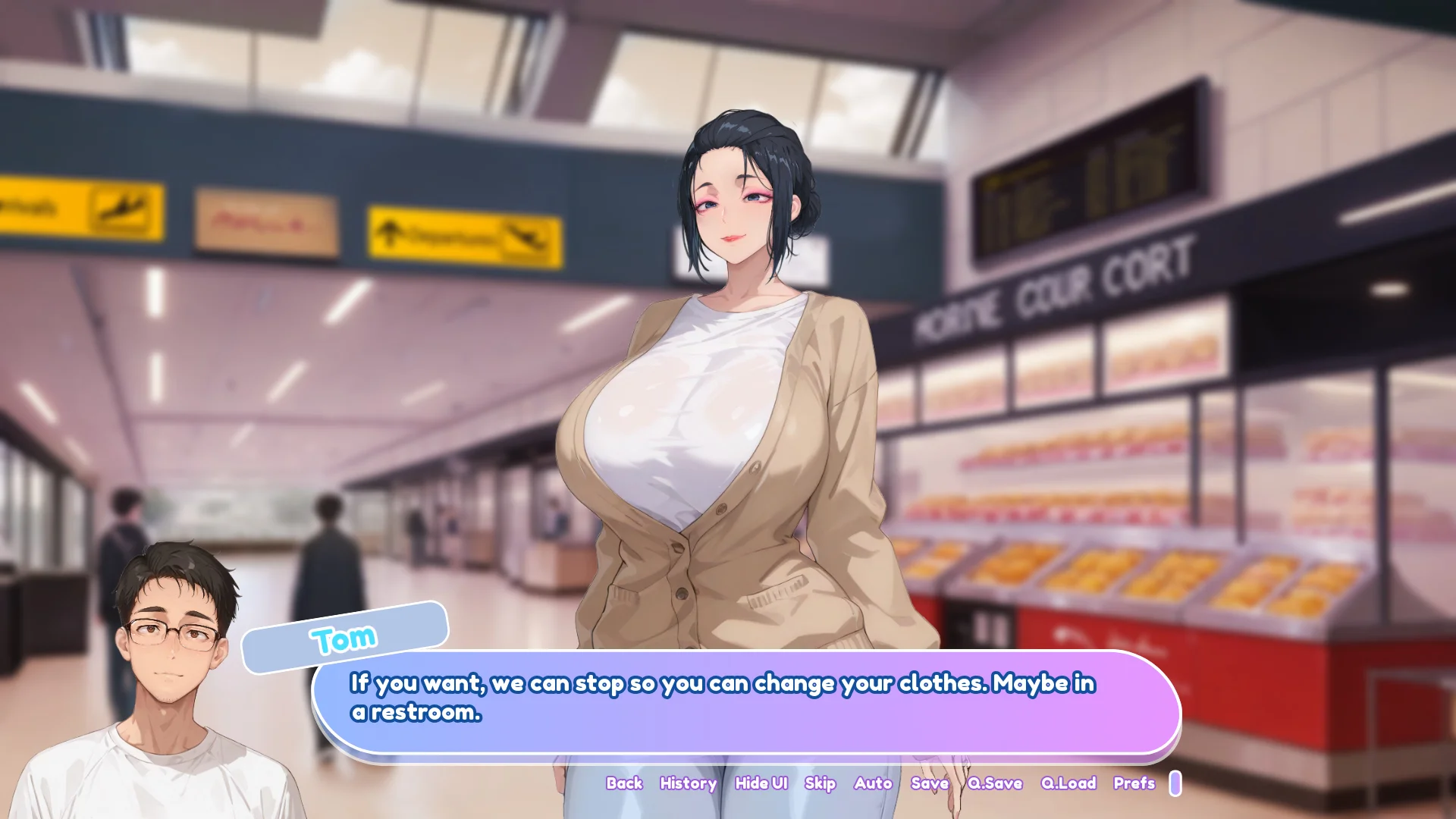Quick load with Q.Load

click(1068, 783)
